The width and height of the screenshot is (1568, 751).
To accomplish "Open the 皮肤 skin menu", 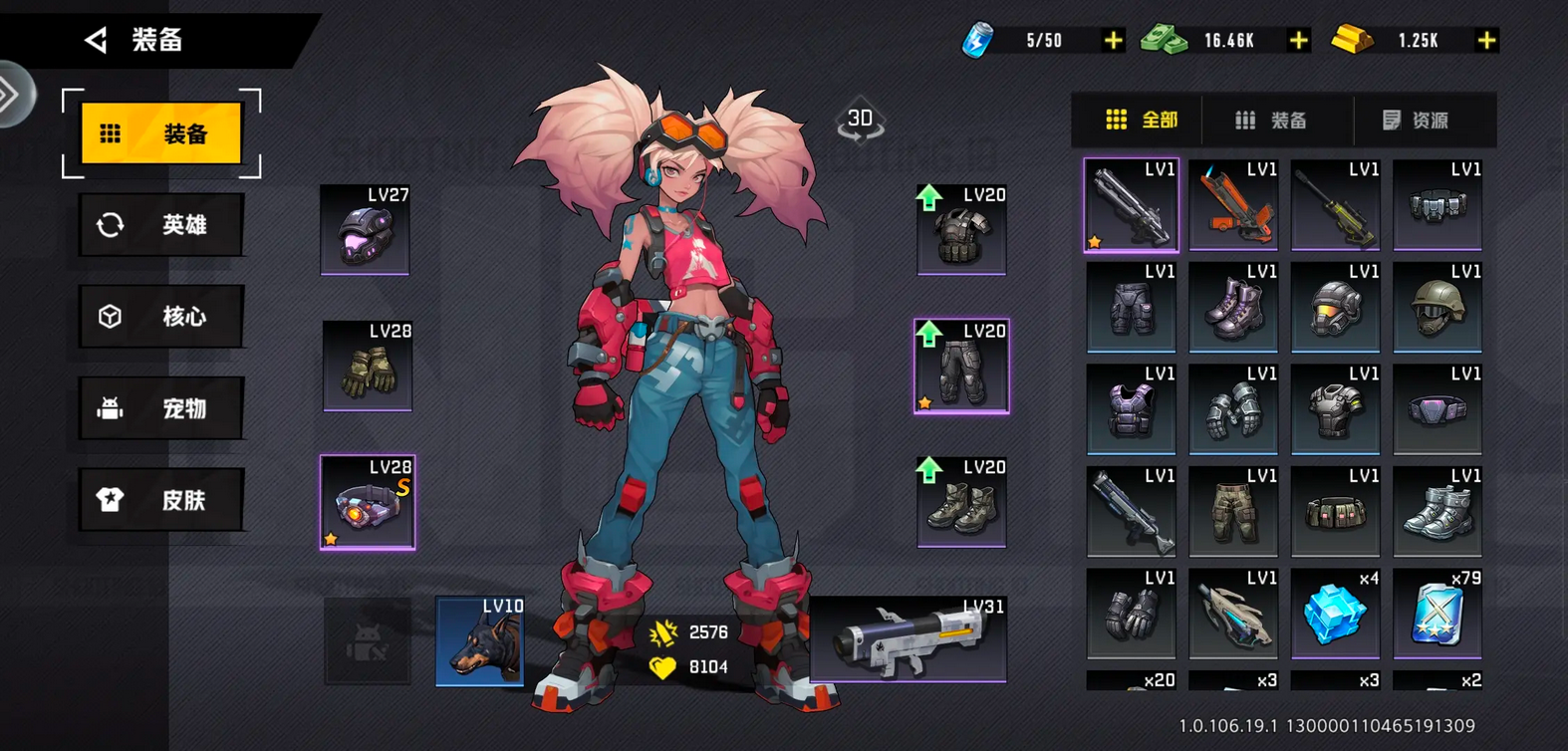I will pyautogui.click(x=161, y=500).
